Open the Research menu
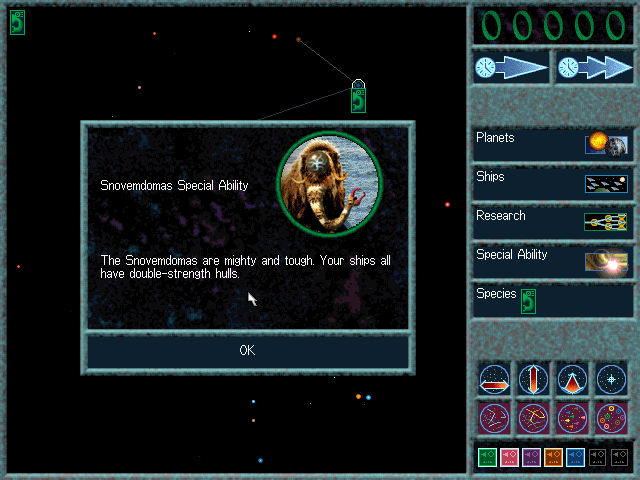The width and height of the screenshot is (640, 480). tap(553, 222)
